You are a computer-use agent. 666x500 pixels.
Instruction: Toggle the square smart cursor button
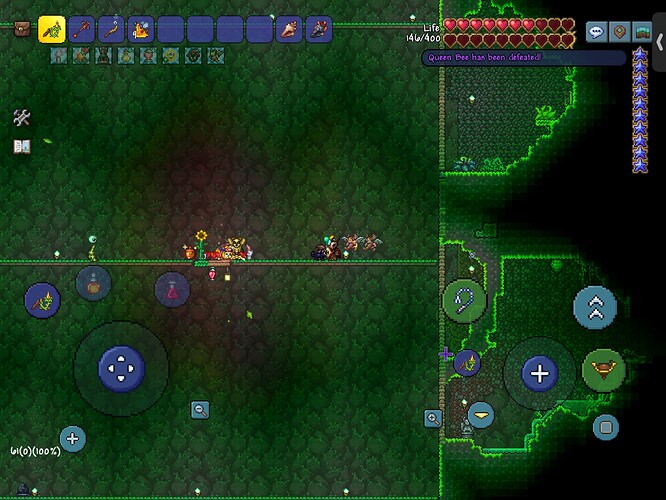pyautogui.click(x=604, y=428)
